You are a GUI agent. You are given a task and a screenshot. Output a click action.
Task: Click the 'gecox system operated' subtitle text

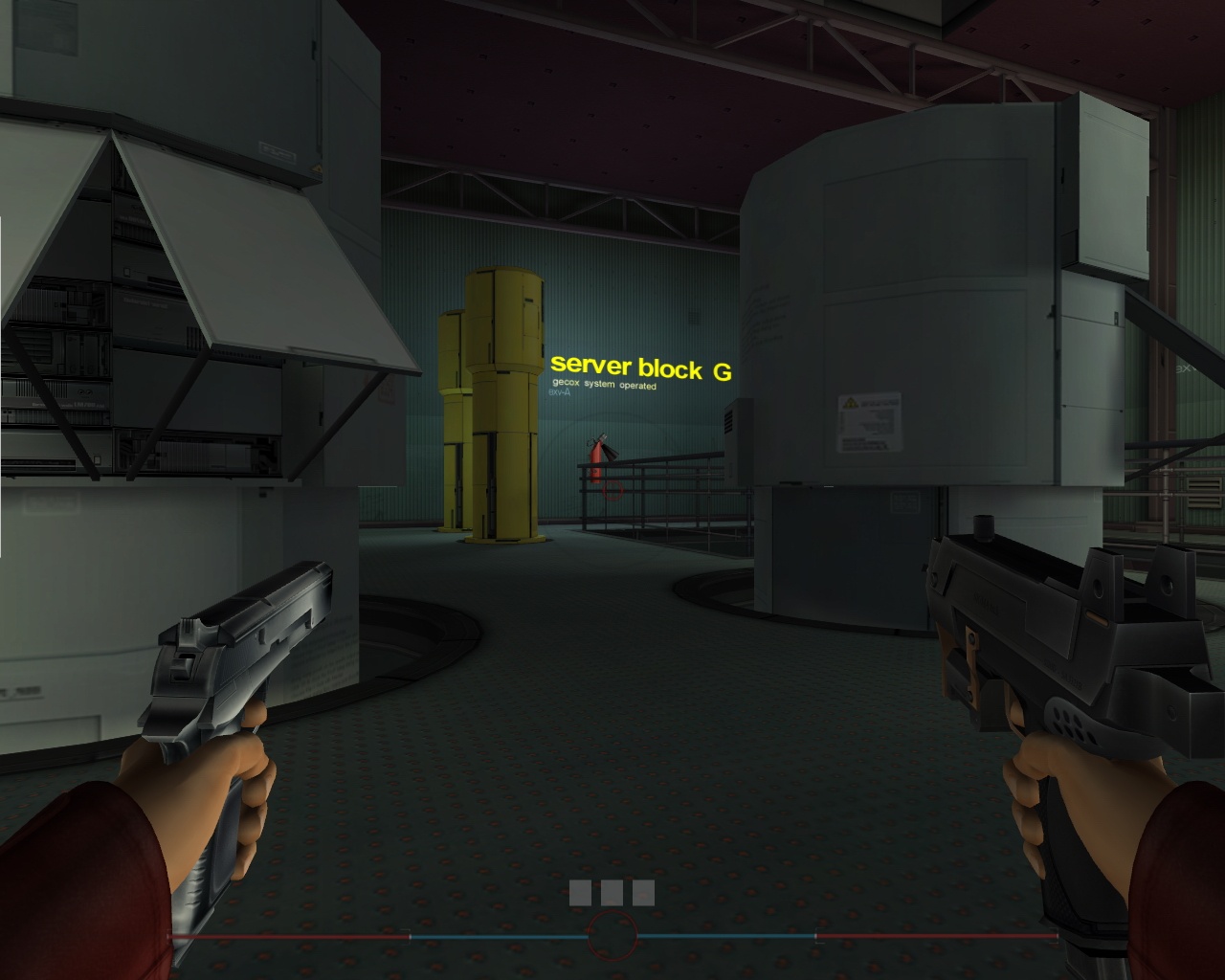click(x=605, y=386)
